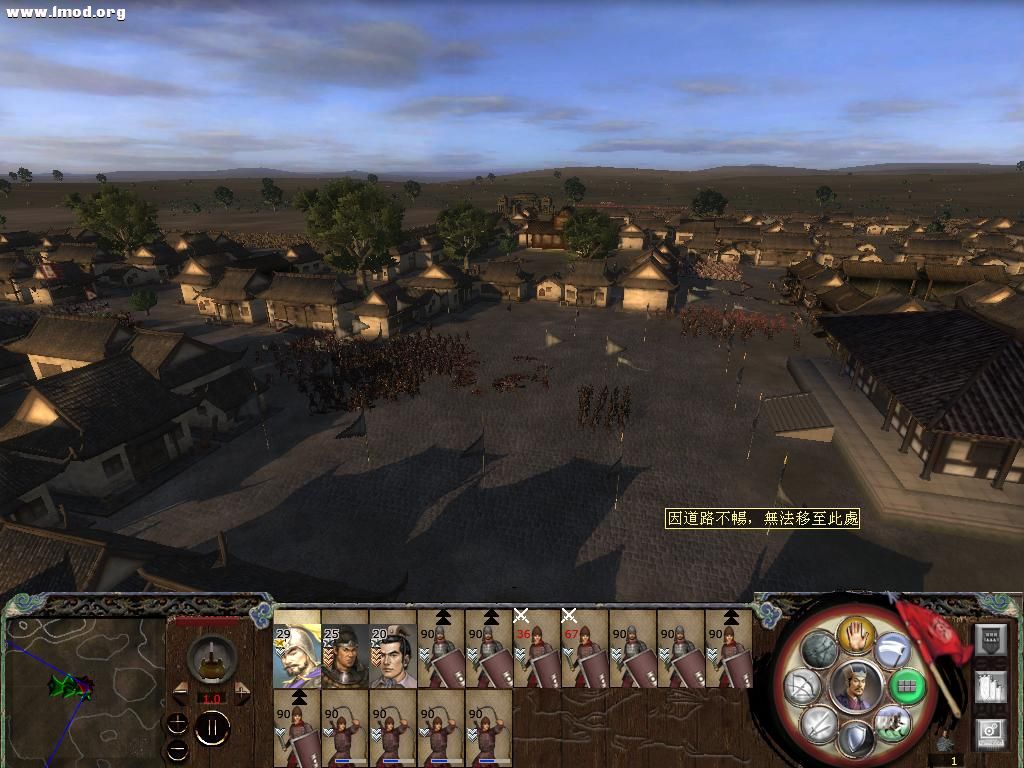This screenshot has height=768, width=1024.
Task: Increase game speed with the plus arrow
Action: point(242,692)
